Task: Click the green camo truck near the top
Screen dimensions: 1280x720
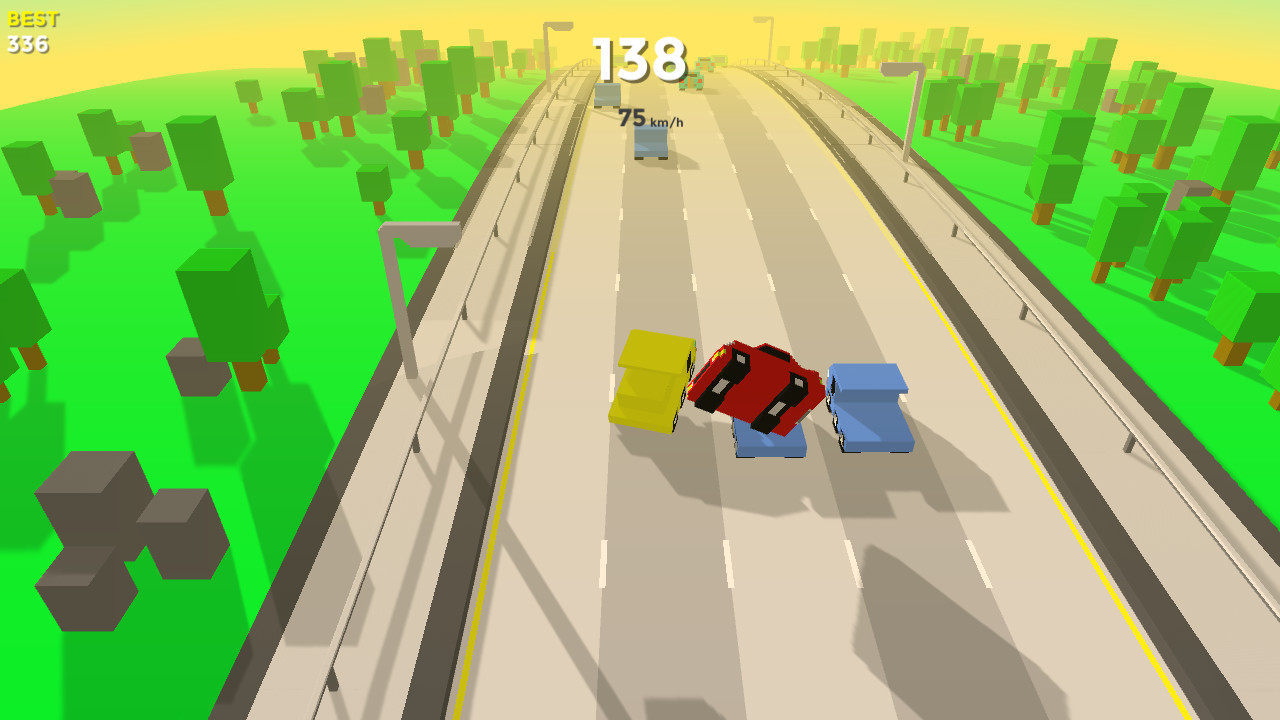Action: coord(692,82)
